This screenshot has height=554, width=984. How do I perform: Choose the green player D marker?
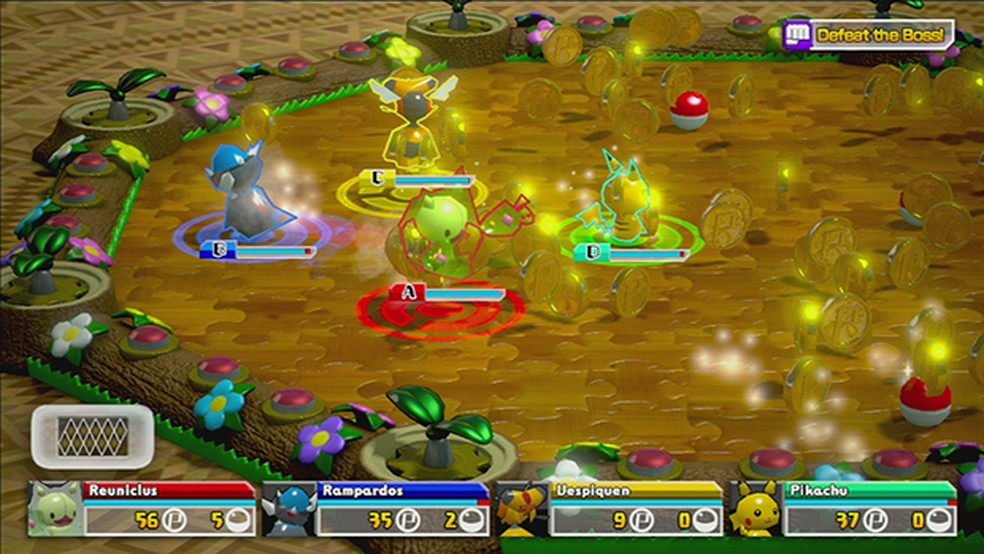(594, 254)
